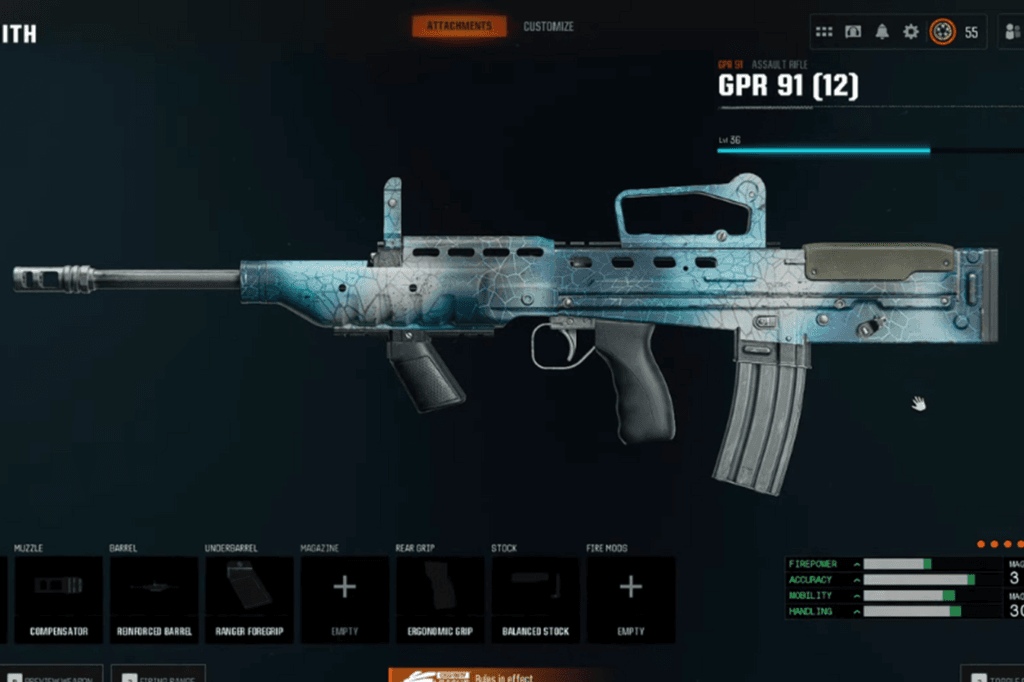Viewport: 1024px width, 682px height.
Task: Open the social friends icon
Action: click(x=1012, y=32)
